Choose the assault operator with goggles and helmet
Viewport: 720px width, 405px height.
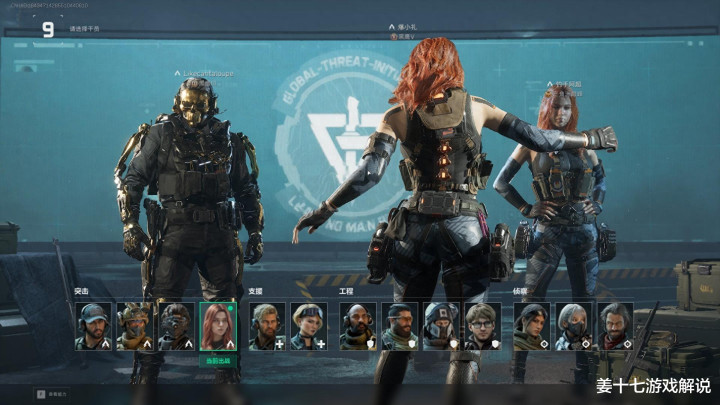click(134, 326)
